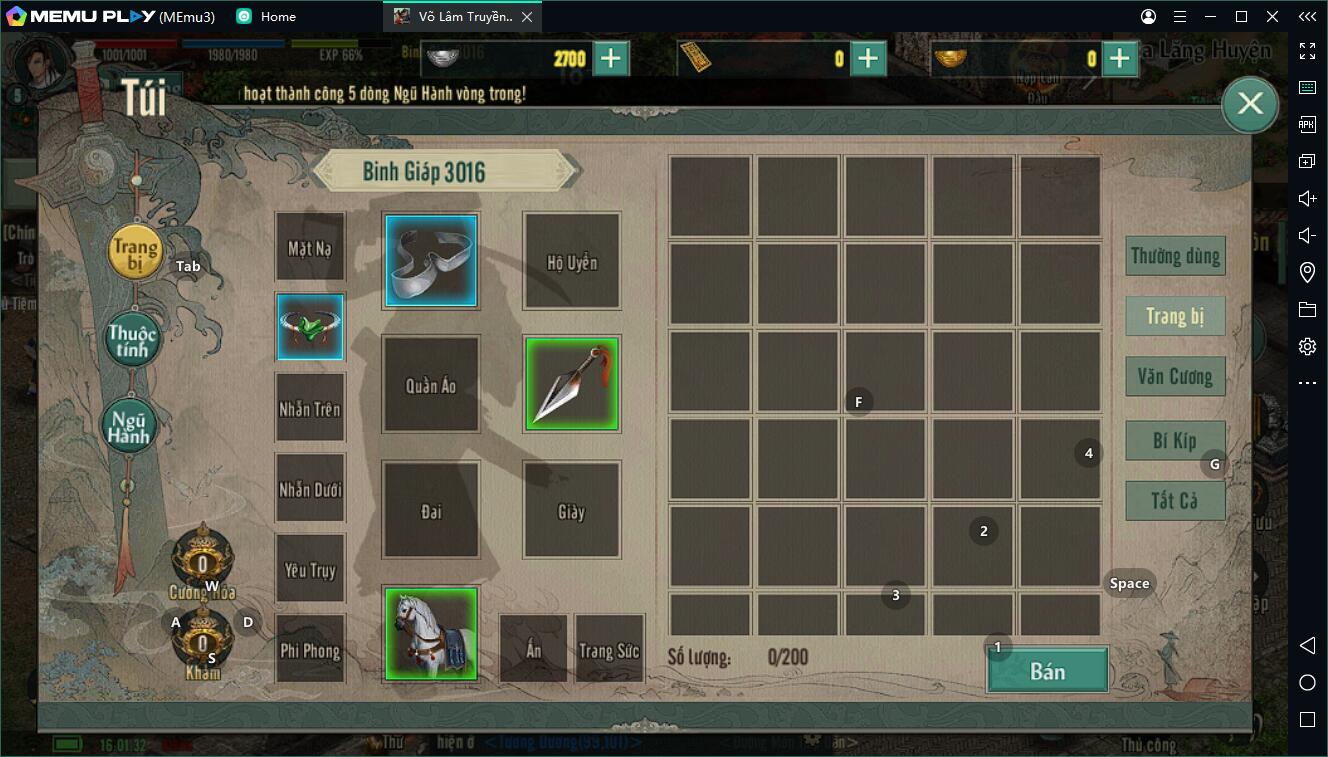Open the Khảm inlay medallion
The height and width of the screenshot is (757, 1328).
pyautogui.click(x=202, y=640)
